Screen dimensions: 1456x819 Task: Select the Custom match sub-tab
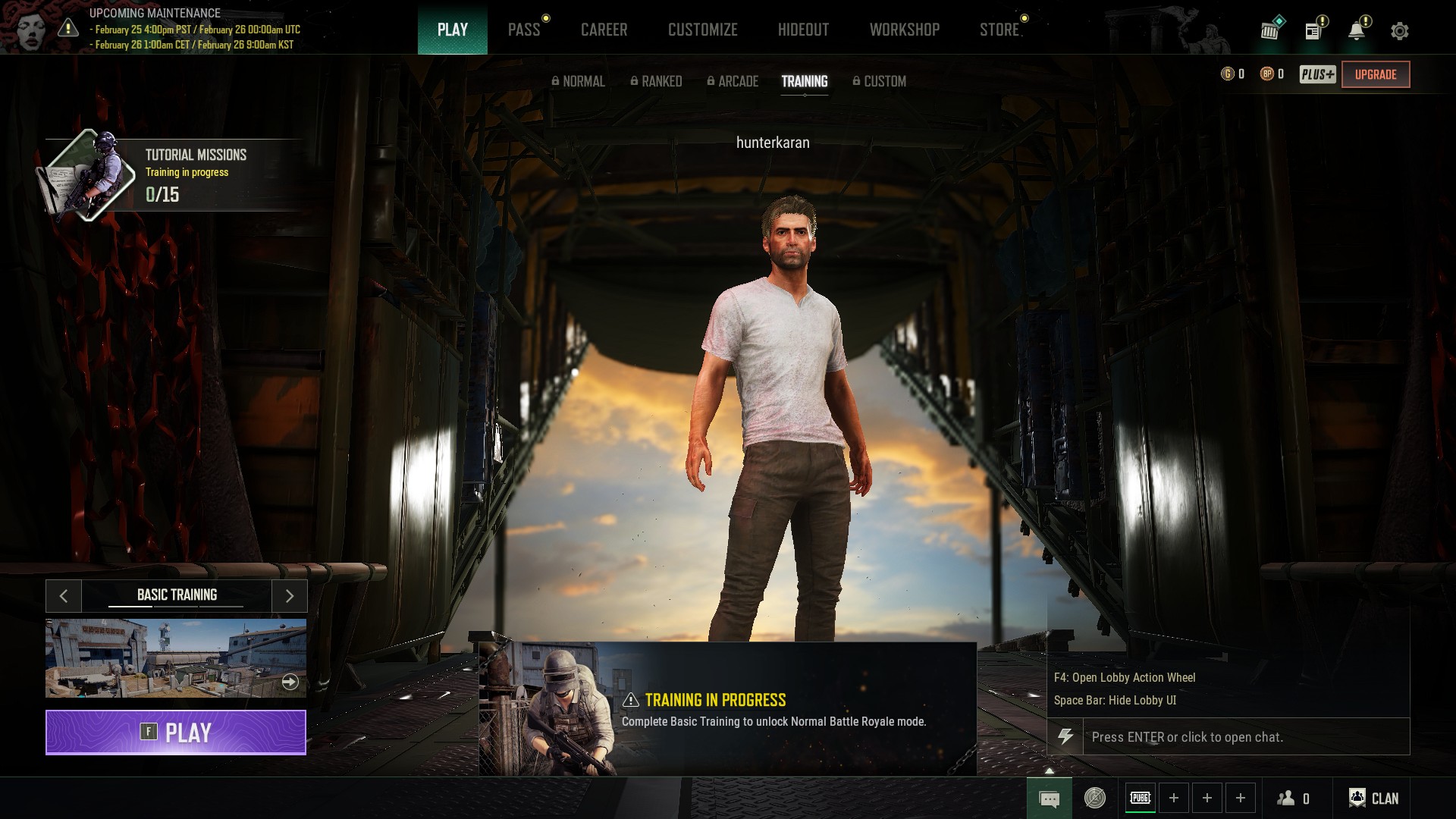879,81
